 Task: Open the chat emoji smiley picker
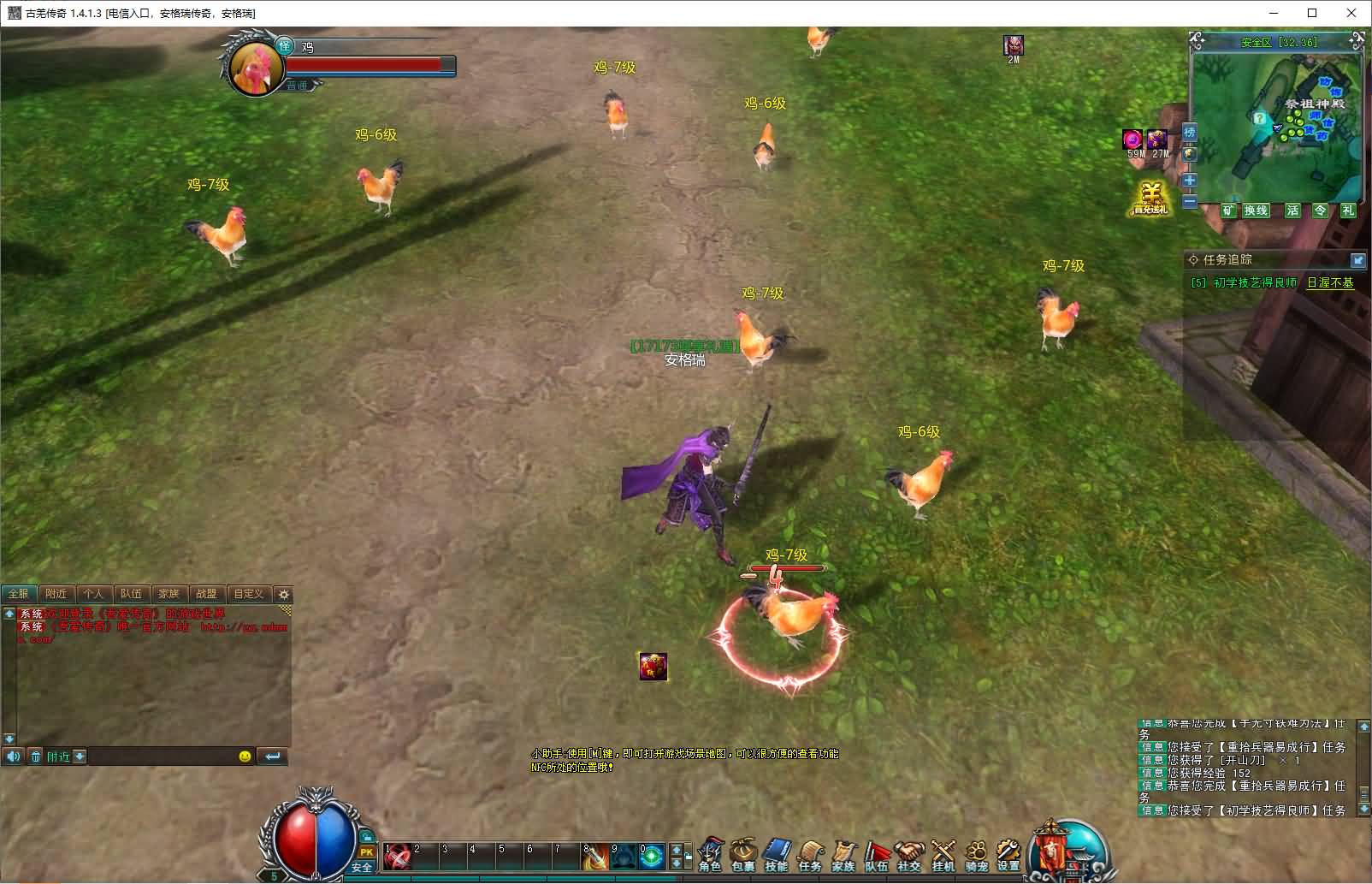point(245,756)
